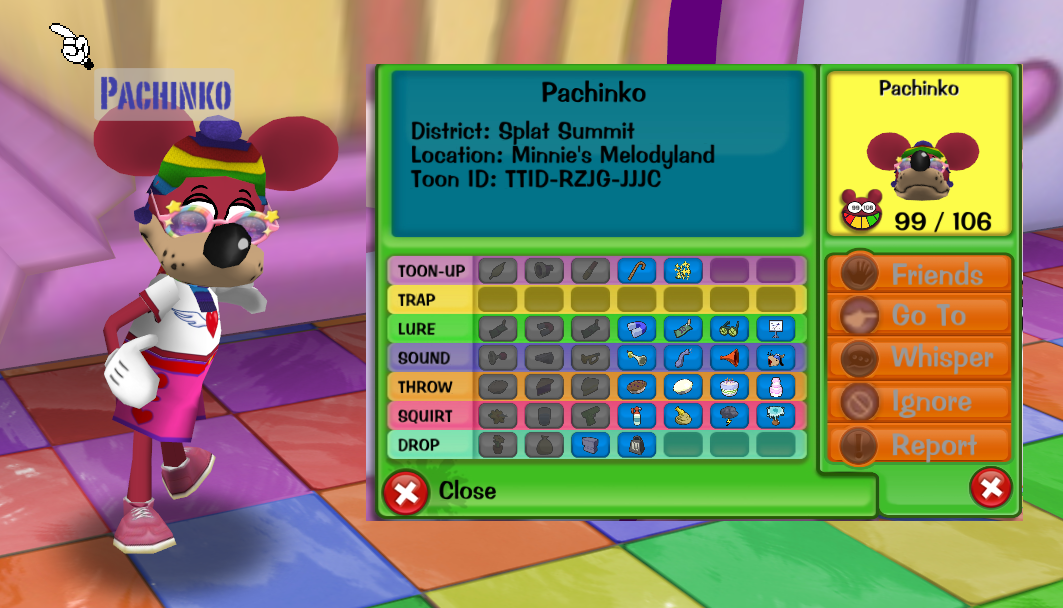The image size is (1063, 608).
Task: Click the red X beside the Report button
Action: (x=990, y=488)
